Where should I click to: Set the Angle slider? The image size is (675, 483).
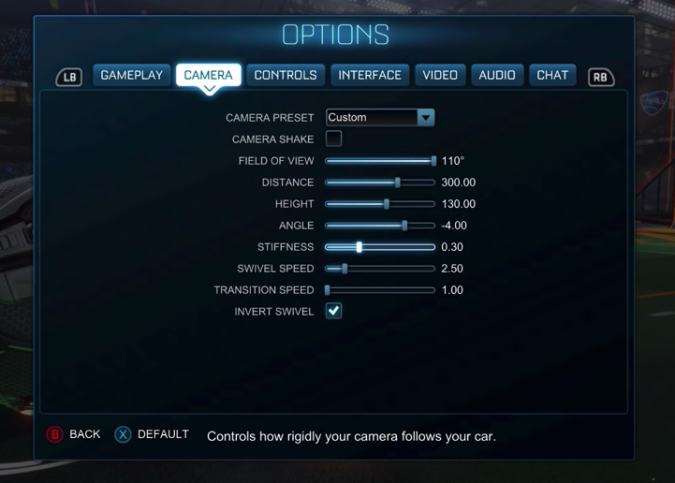(x=380, y=225)
